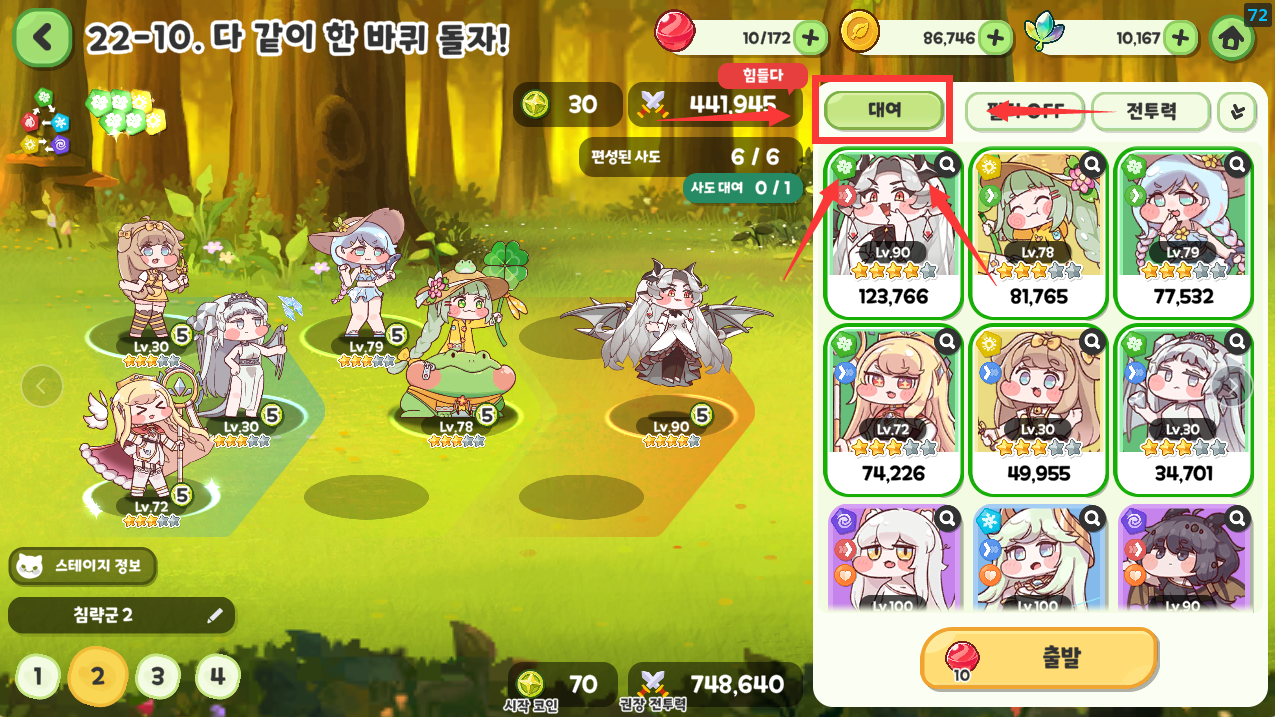Open 스테이지 정보 stage info

[84, 567]
